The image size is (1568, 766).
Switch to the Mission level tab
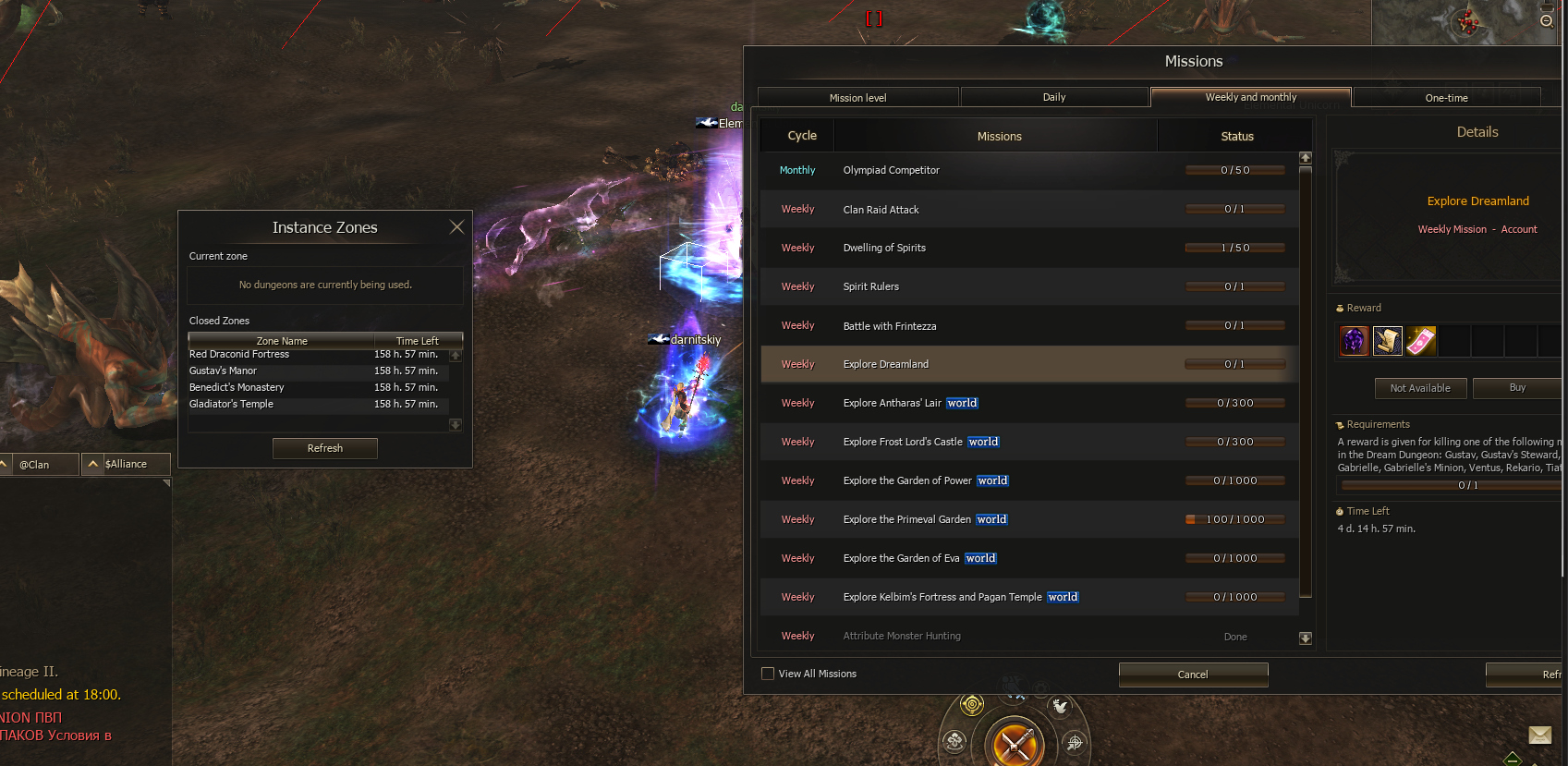857,98
